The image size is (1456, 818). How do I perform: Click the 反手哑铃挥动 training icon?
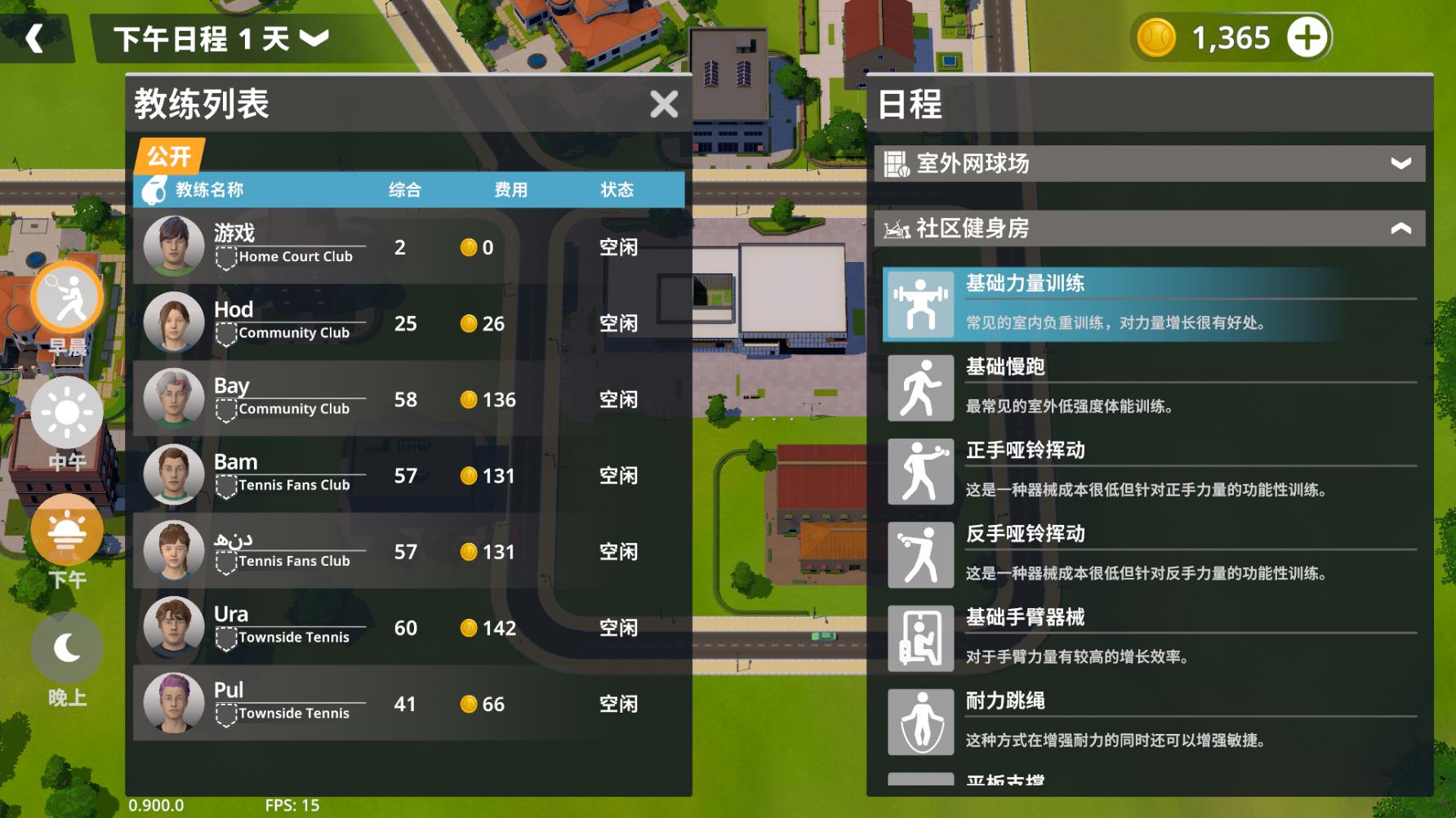(x=920, y=555)
